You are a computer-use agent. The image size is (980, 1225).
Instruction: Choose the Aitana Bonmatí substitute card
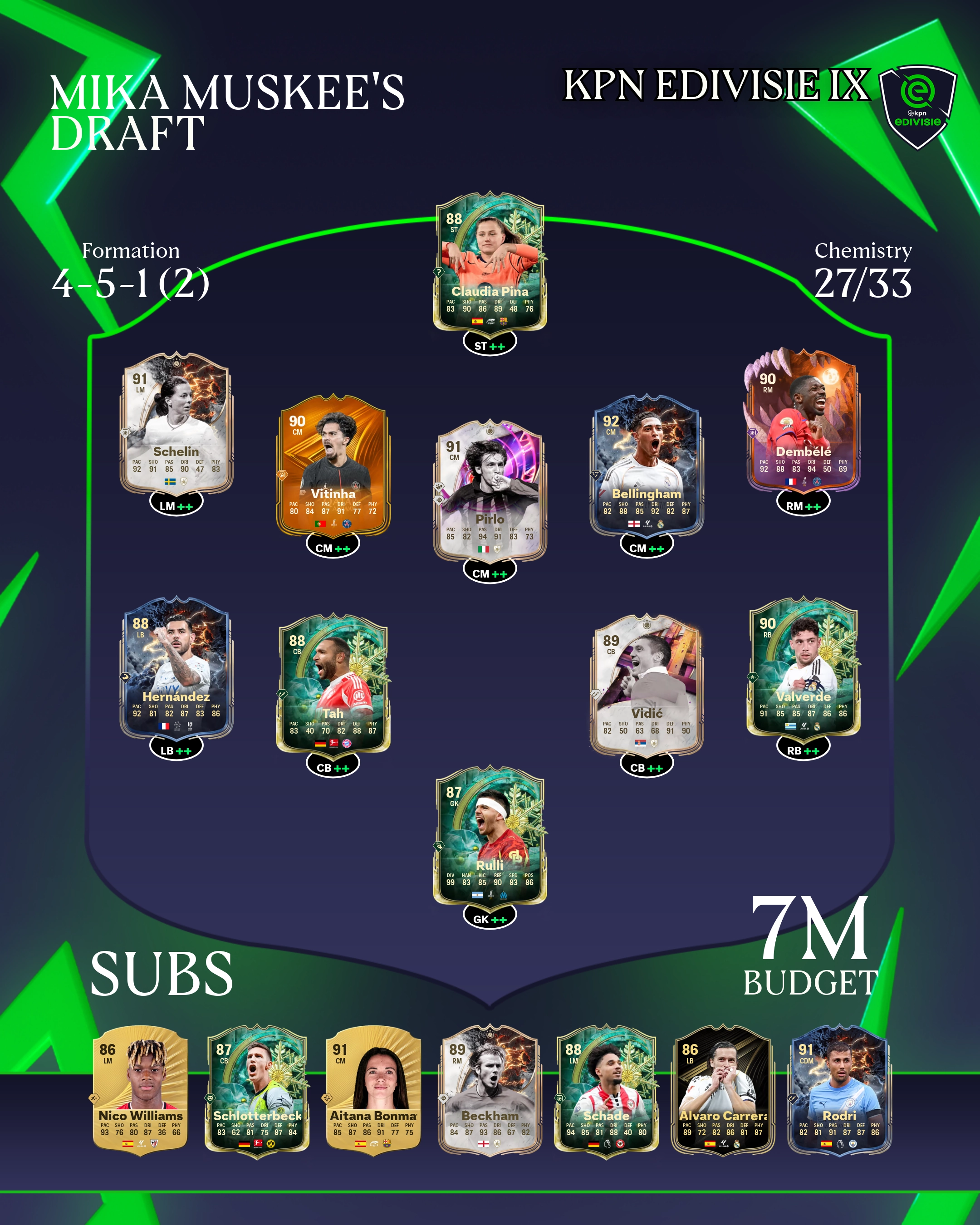point(373,1090)
